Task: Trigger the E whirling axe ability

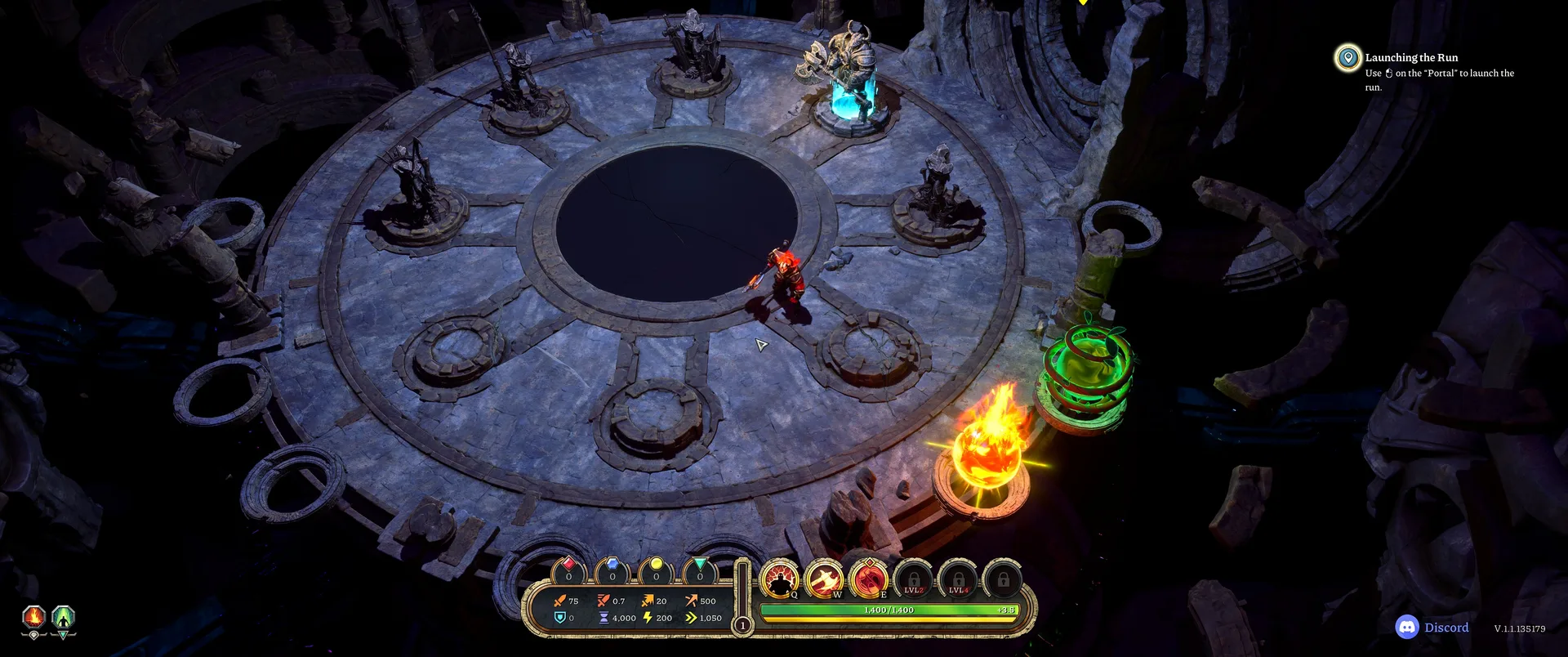Action: coord(869,579)
